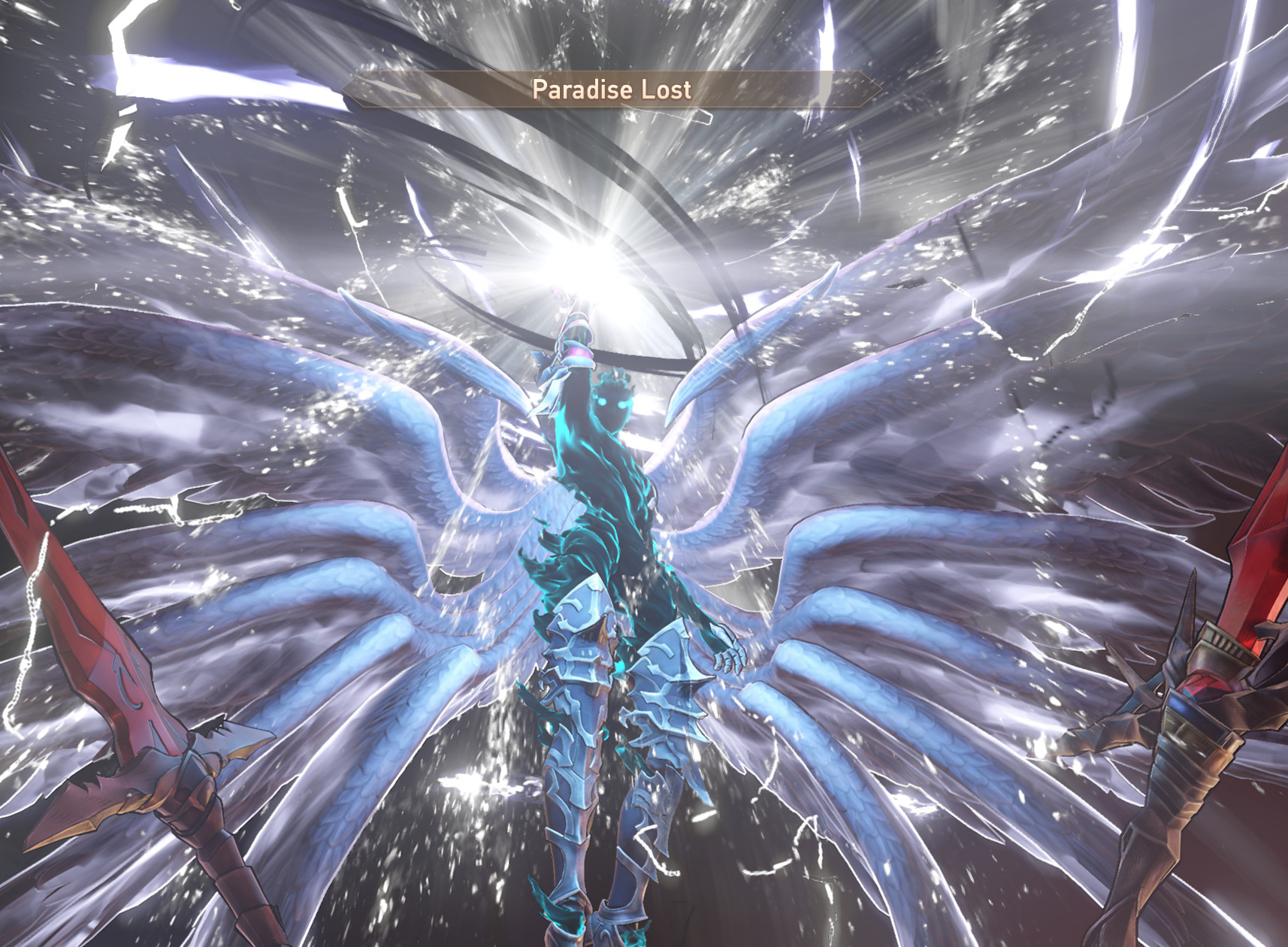Click the Paradise Lost title banner

(609, 90)
